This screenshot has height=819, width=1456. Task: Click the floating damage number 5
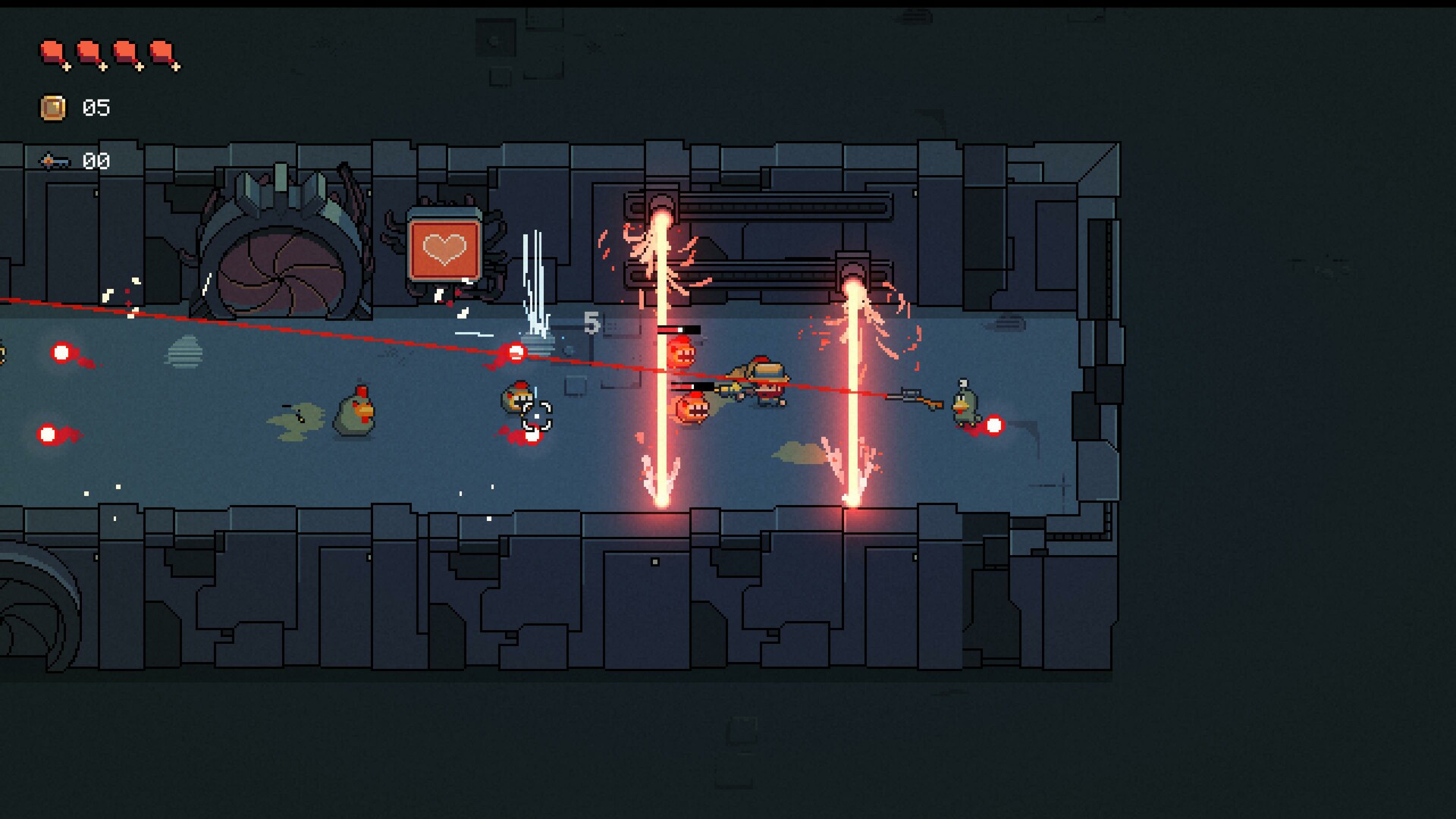591,324
